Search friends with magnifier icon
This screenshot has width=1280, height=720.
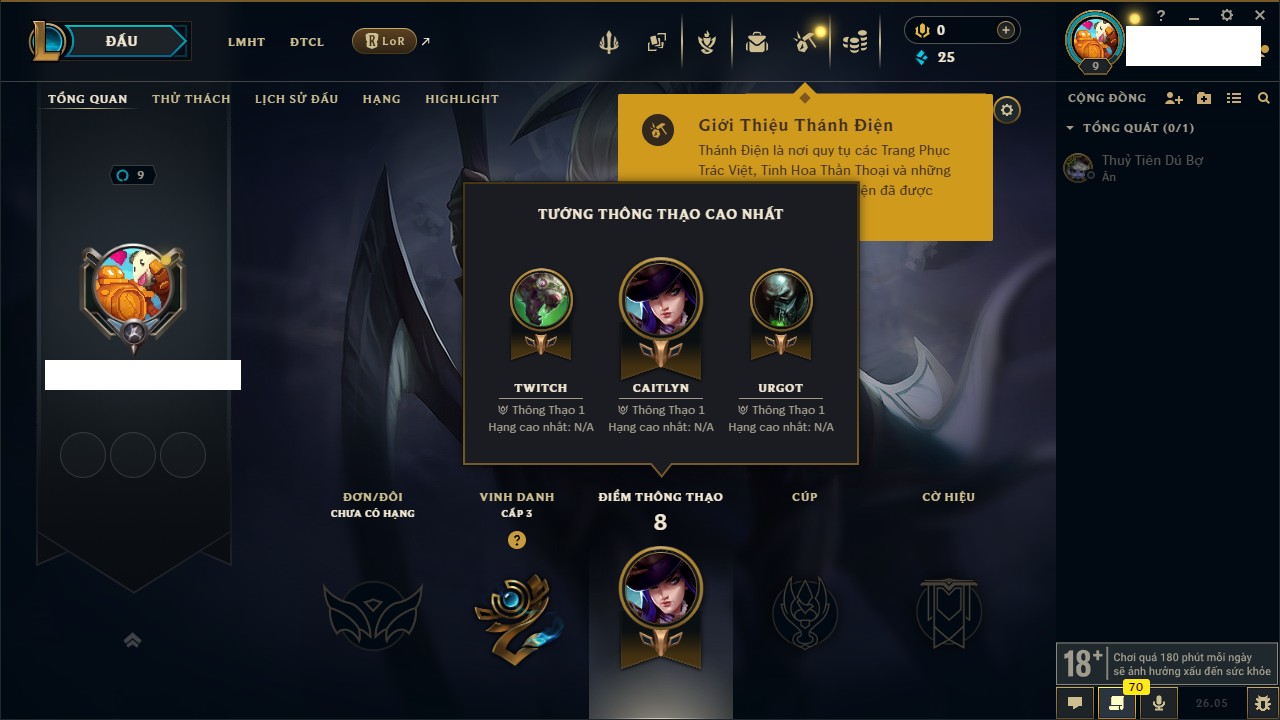tap(1264, 98)
